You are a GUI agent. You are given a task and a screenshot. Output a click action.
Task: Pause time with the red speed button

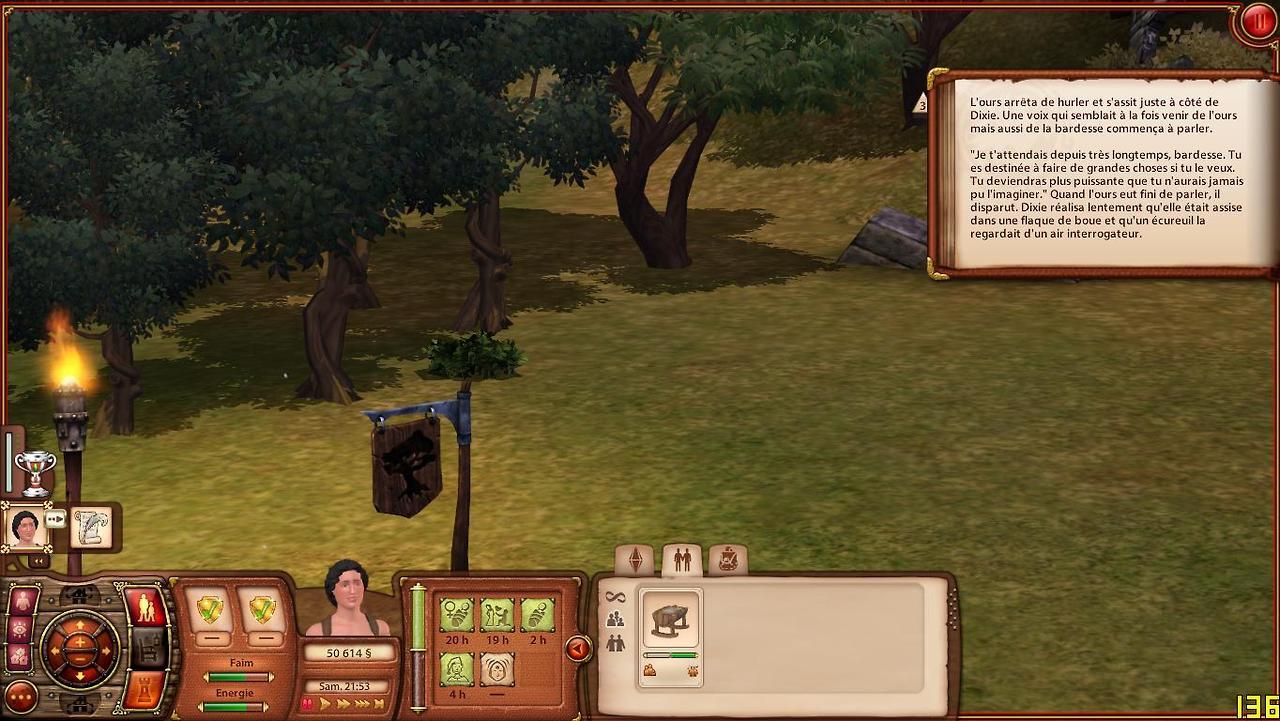[x=308, y=704]
